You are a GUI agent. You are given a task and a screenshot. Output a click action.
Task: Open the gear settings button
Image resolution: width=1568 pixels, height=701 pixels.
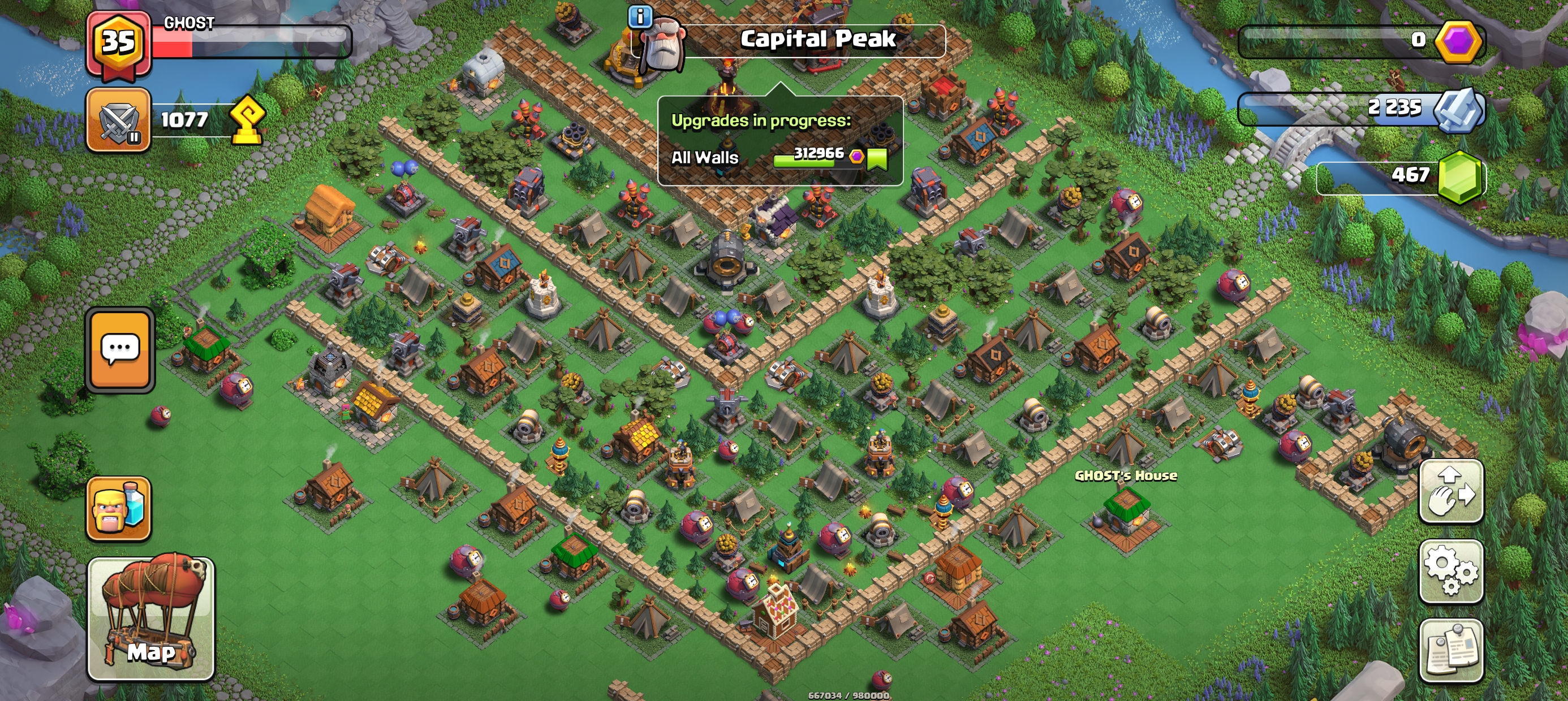coord(1451,571)
